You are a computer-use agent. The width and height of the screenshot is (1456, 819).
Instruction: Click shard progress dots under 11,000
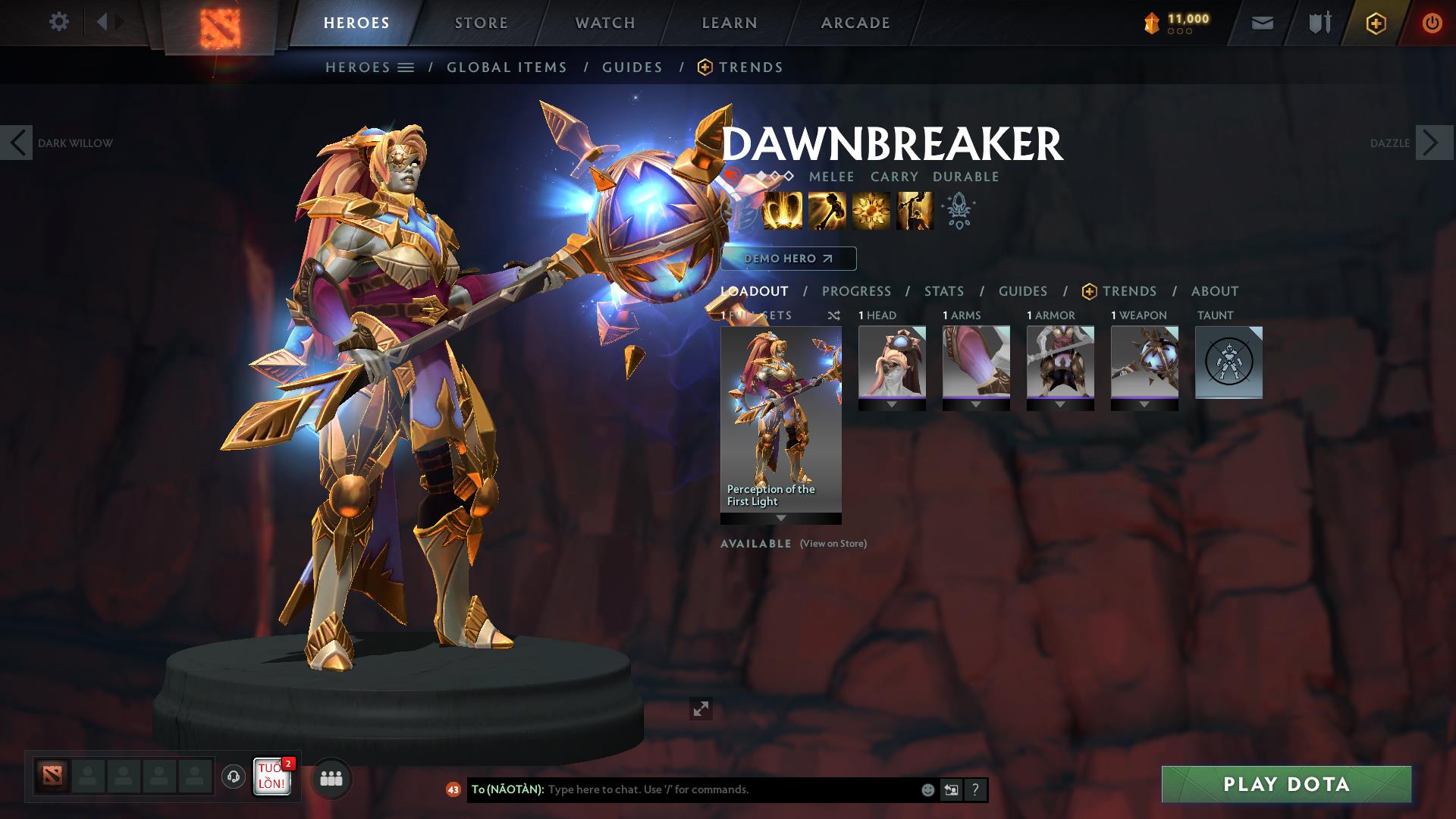(x=1178, y=33)
